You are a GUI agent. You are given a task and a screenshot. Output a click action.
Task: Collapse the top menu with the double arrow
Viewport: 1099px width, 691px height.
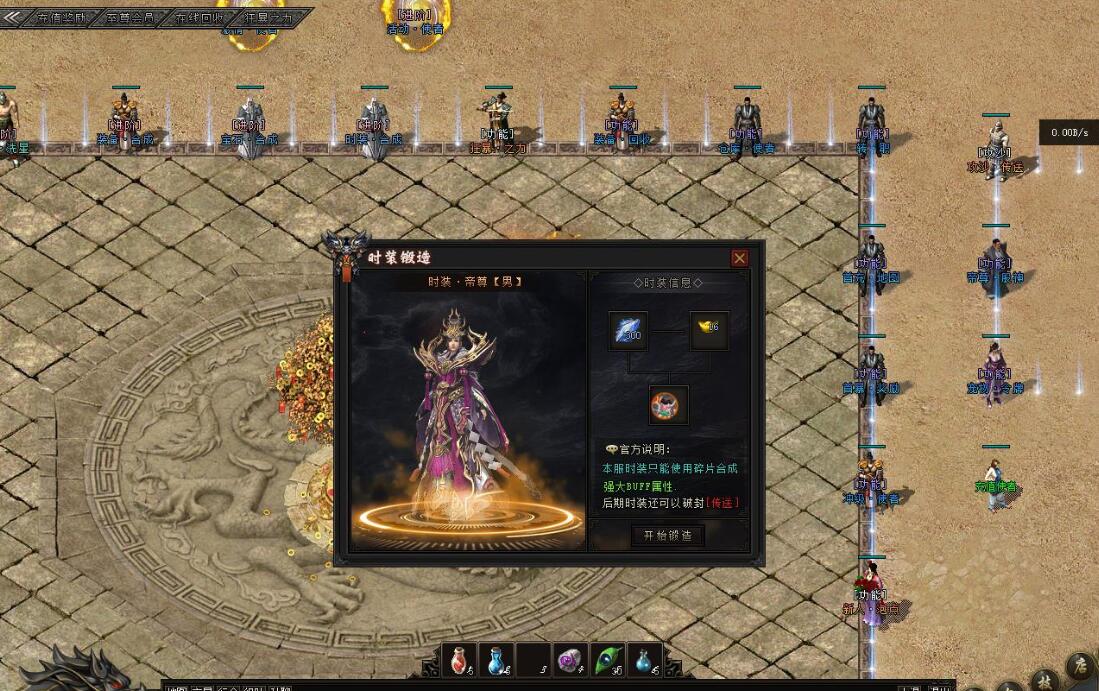[x=13, y=17]
